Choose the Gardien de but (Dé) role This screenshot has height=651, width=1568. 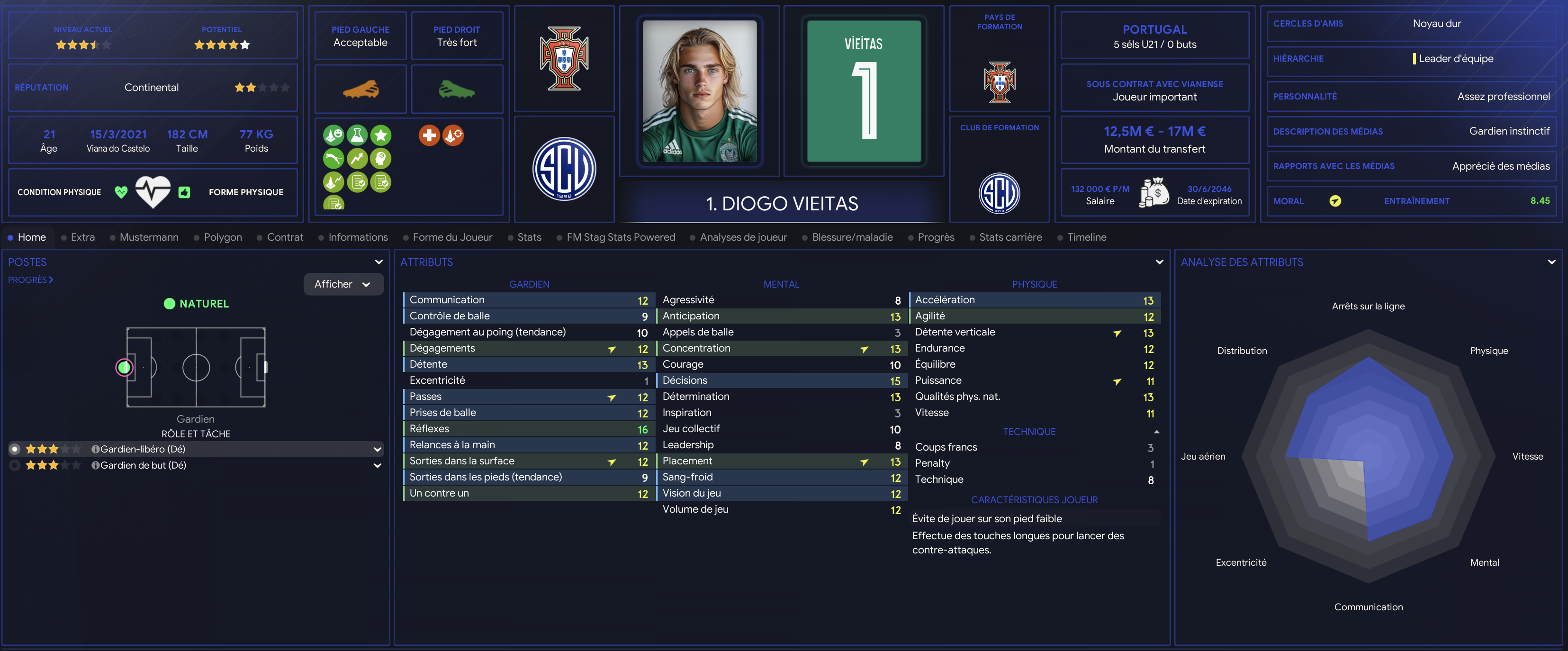(x=143, y=465)
